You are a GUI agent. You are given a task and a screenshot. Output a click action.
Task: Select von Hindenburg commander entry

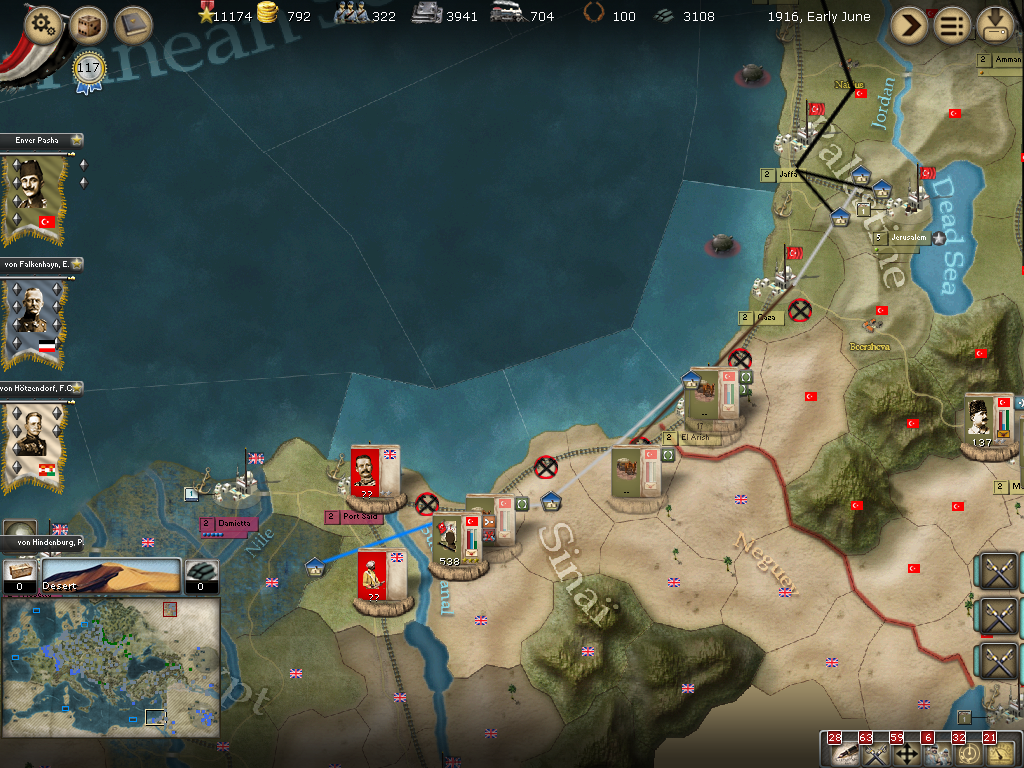40,542
